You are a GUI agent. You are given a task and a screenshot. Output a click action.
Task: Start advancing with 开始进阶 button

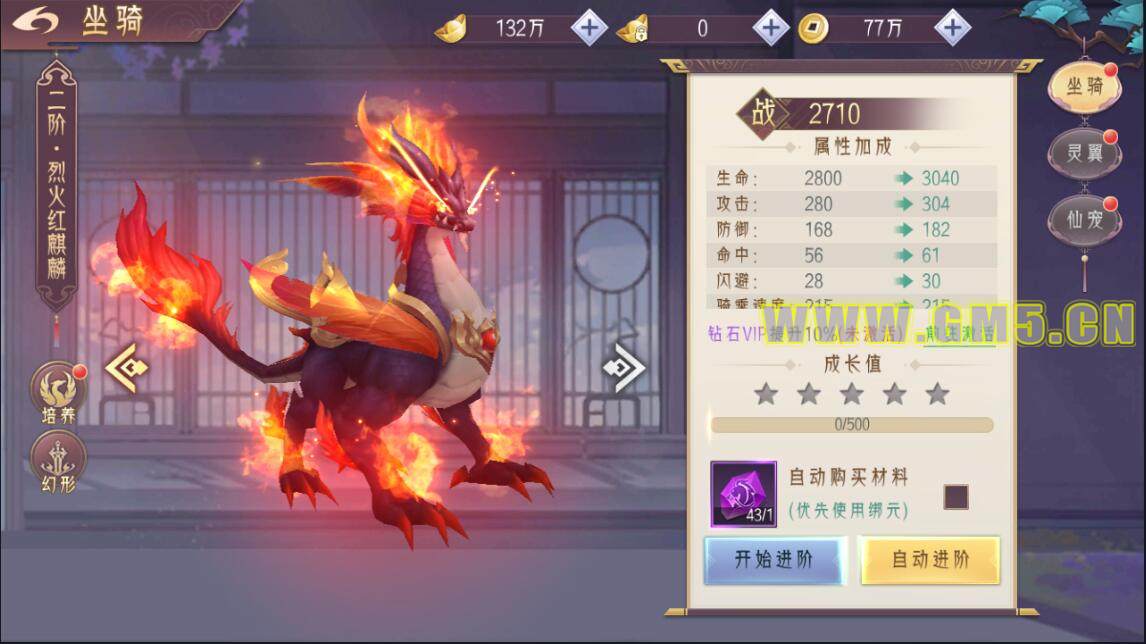[x=774, y=560]
